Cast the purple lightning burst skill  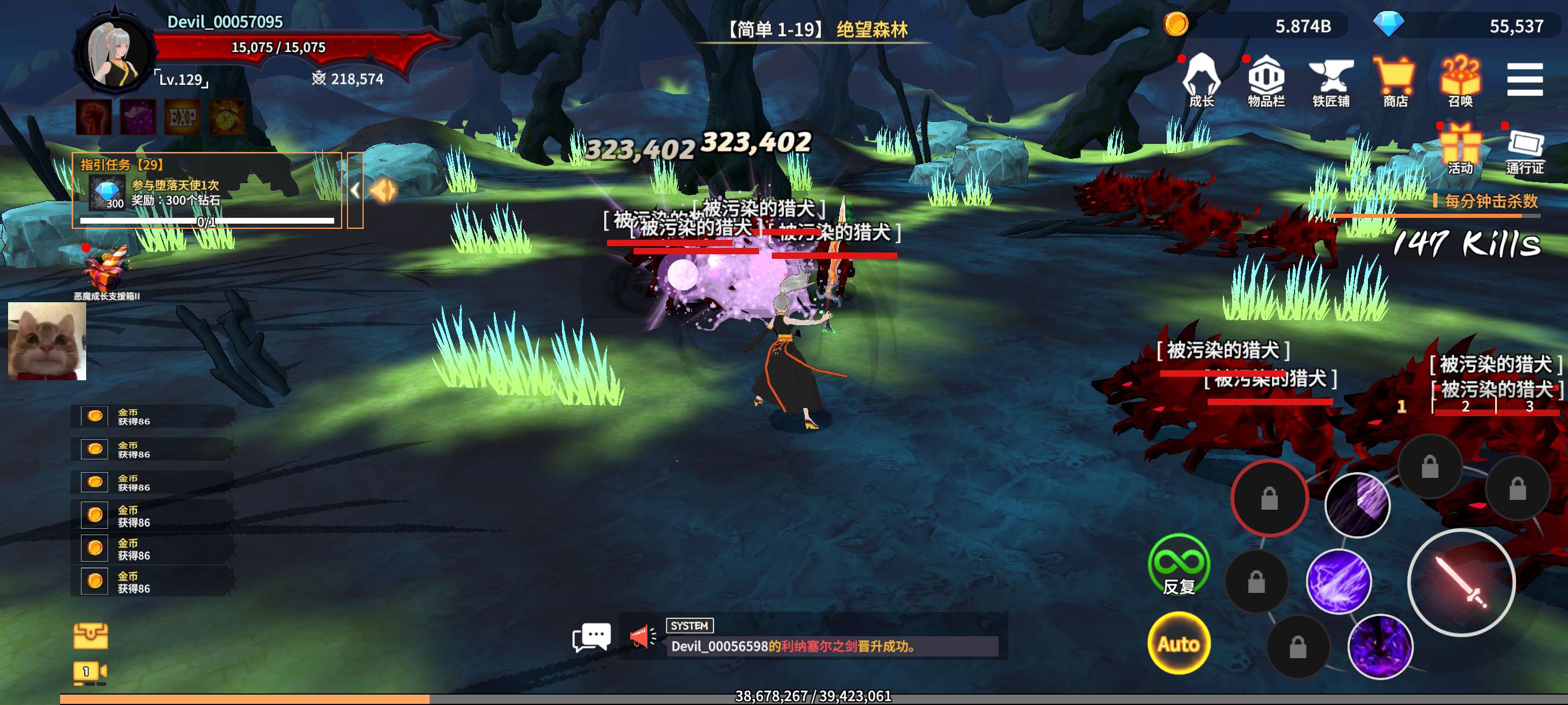point(1338,581)
